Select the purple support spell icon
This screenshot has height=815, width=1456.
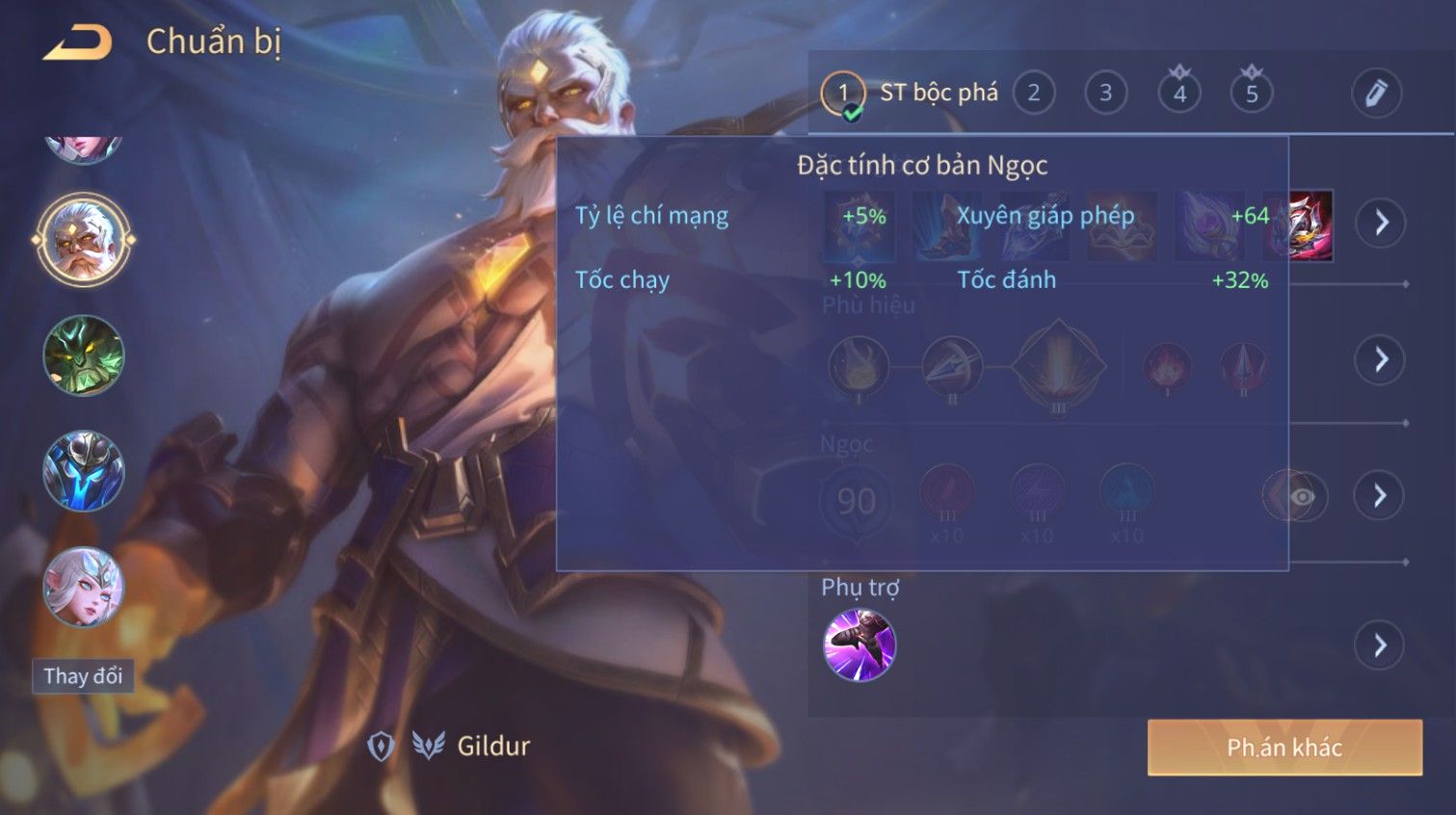860,644
